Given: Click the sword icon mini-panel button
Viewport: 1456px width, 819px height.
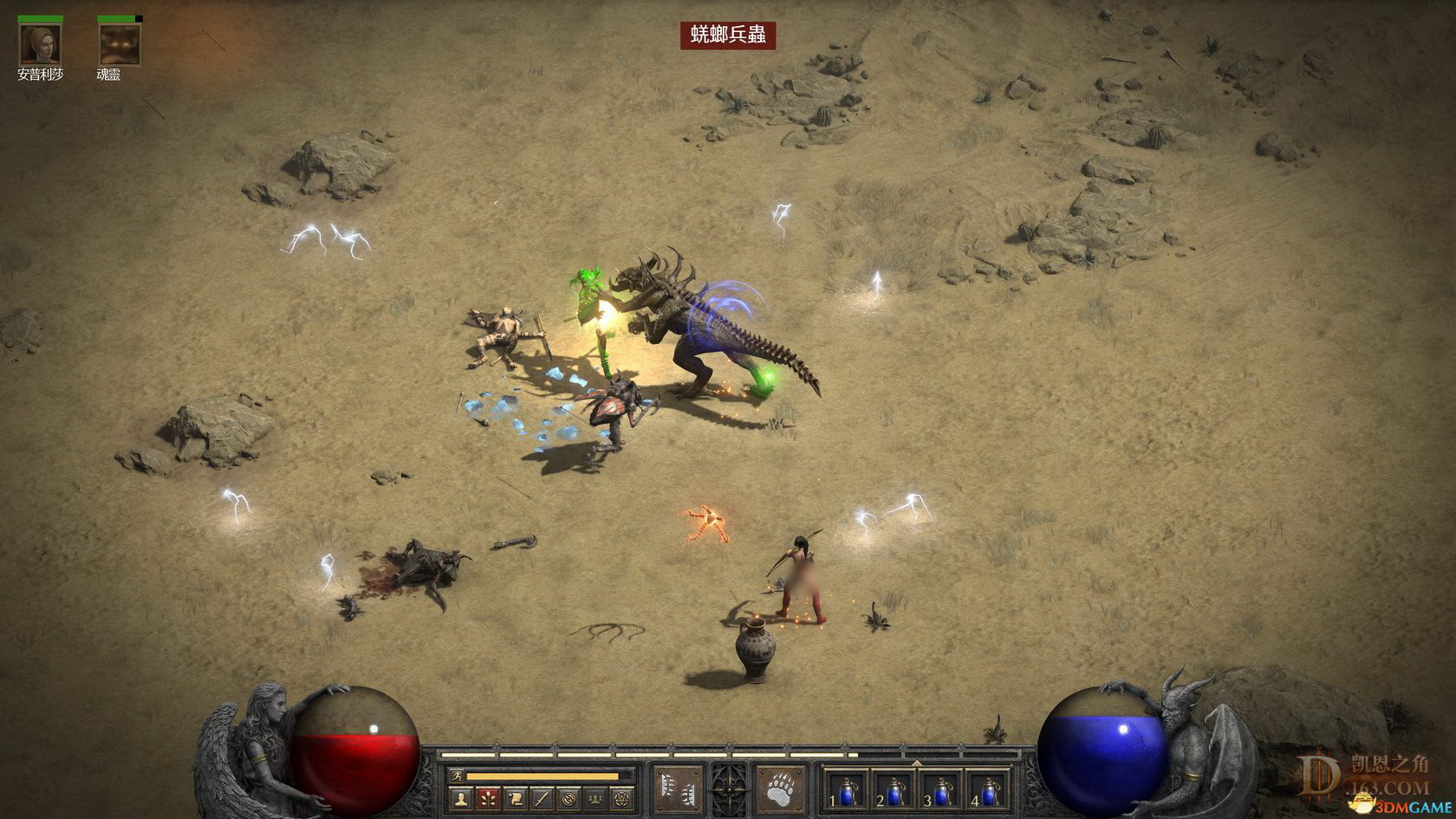Looking at the screenshot, I should pyautogui.click(x=542, y=798).
